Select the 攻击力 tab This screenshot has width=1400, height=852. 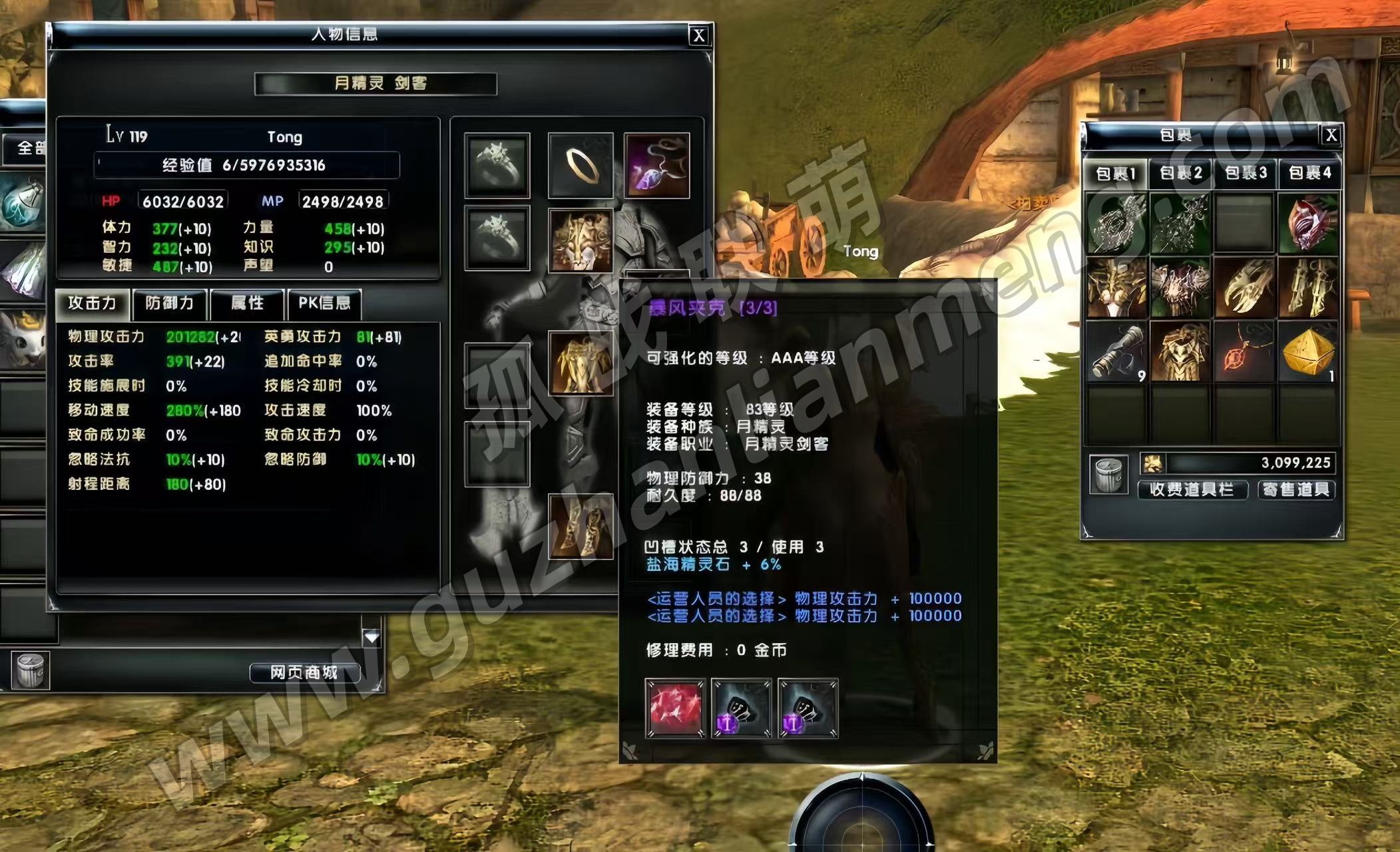tap(93, 304)
